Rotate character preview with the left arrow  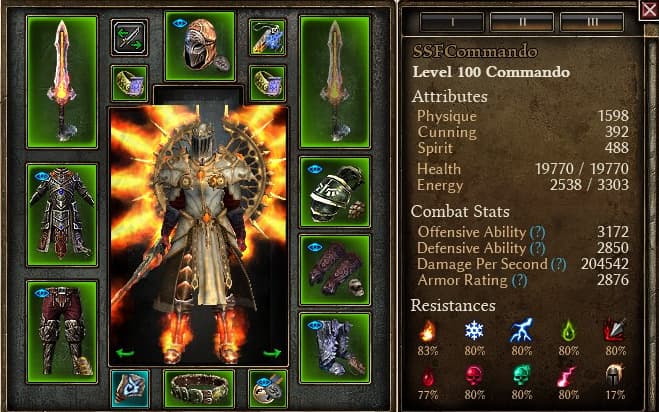(x=125, y=352)
